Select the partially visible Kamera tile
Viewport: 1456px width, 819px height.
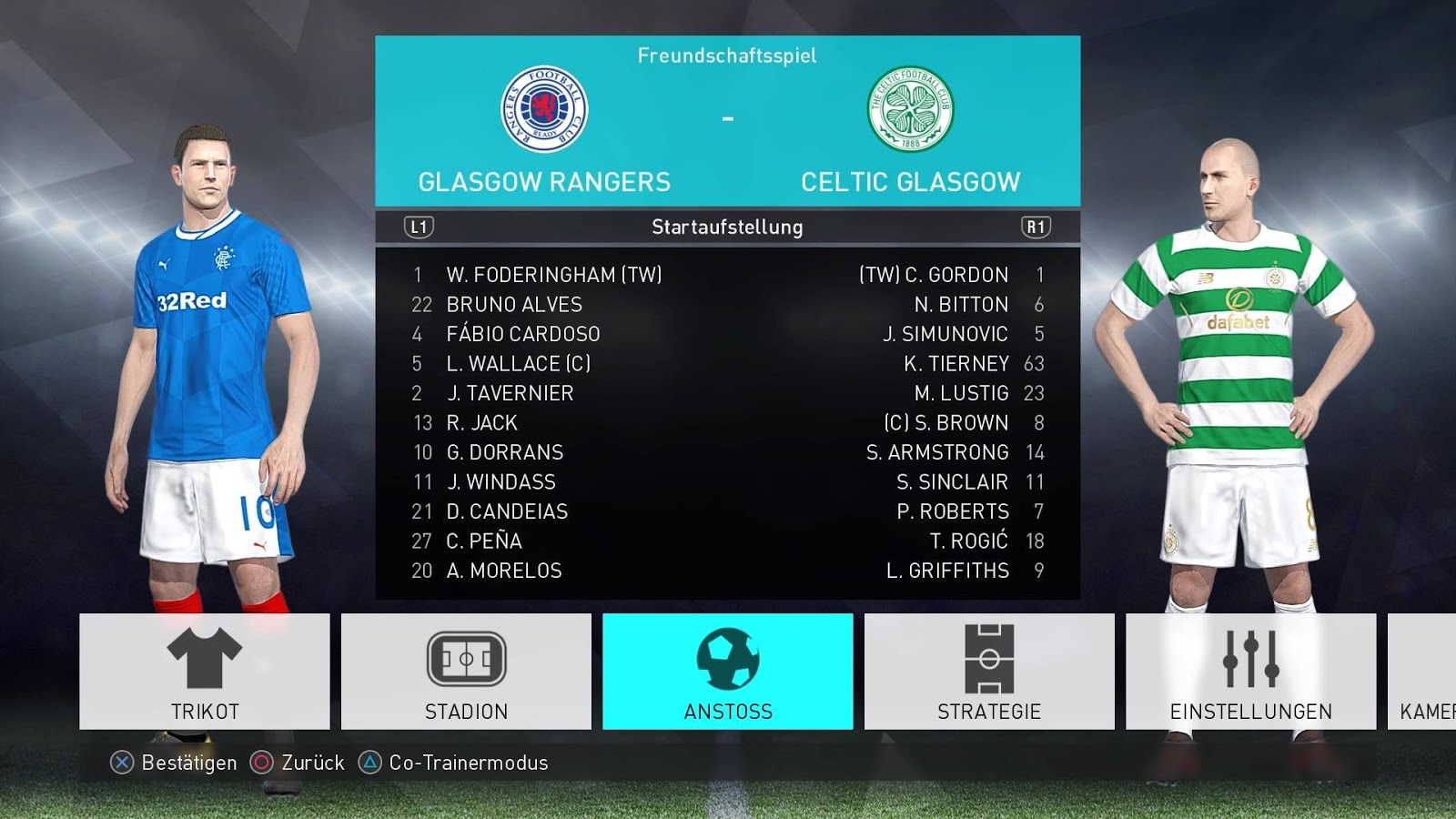tap(1424, 672)
